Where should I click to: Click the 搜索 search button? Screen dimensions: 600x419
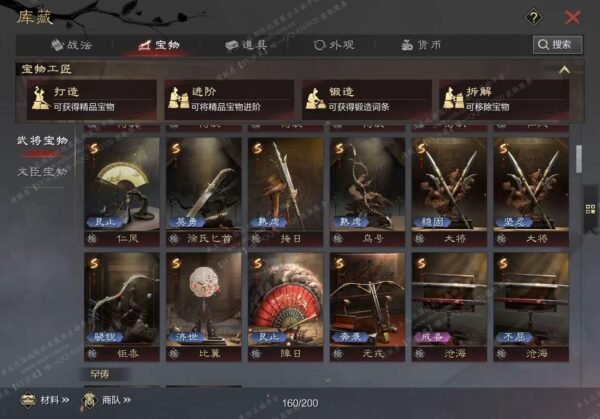point(557,45)
